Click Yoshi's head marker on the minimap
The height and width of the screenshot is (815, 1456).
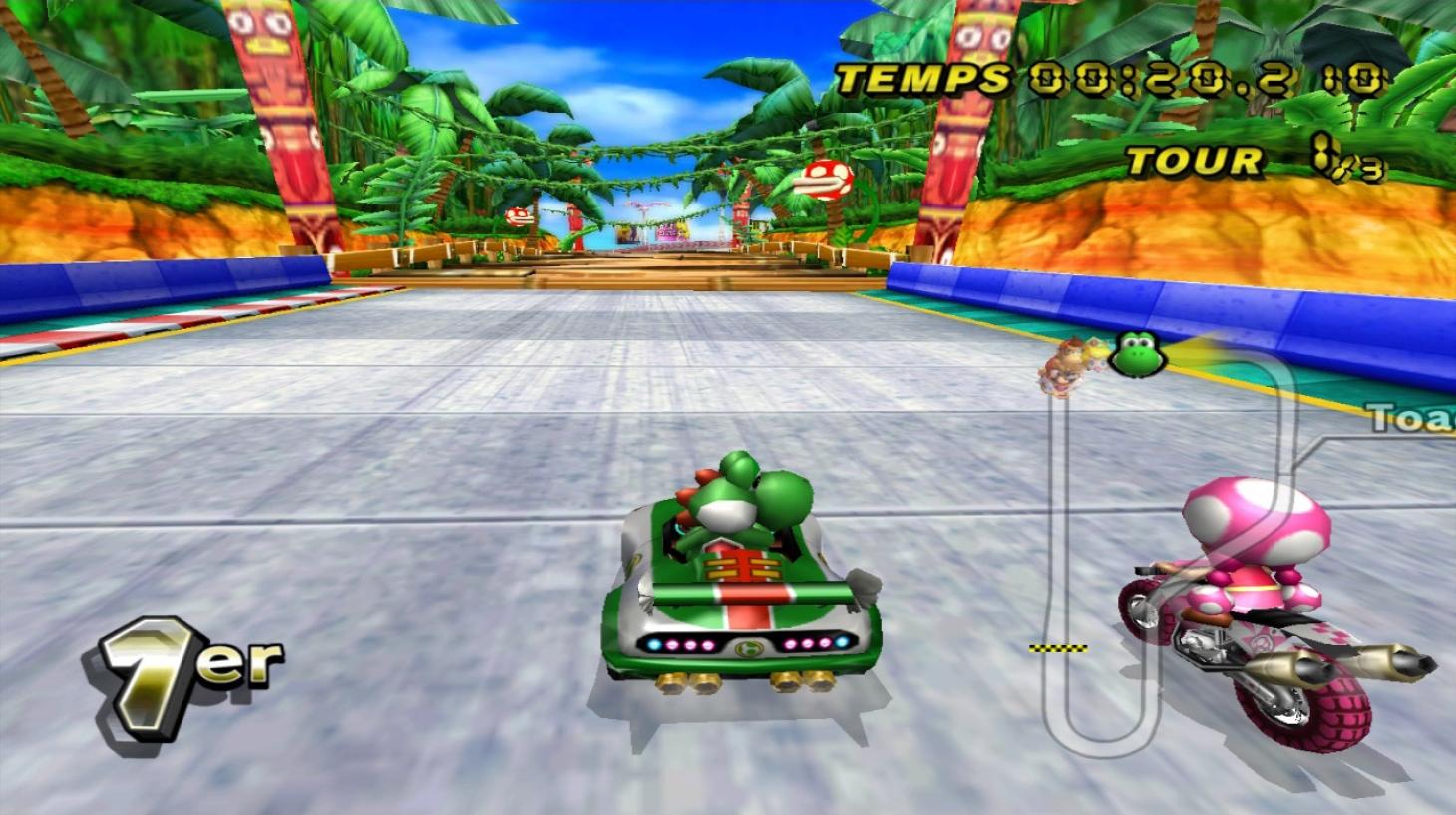click(1136, 353)
